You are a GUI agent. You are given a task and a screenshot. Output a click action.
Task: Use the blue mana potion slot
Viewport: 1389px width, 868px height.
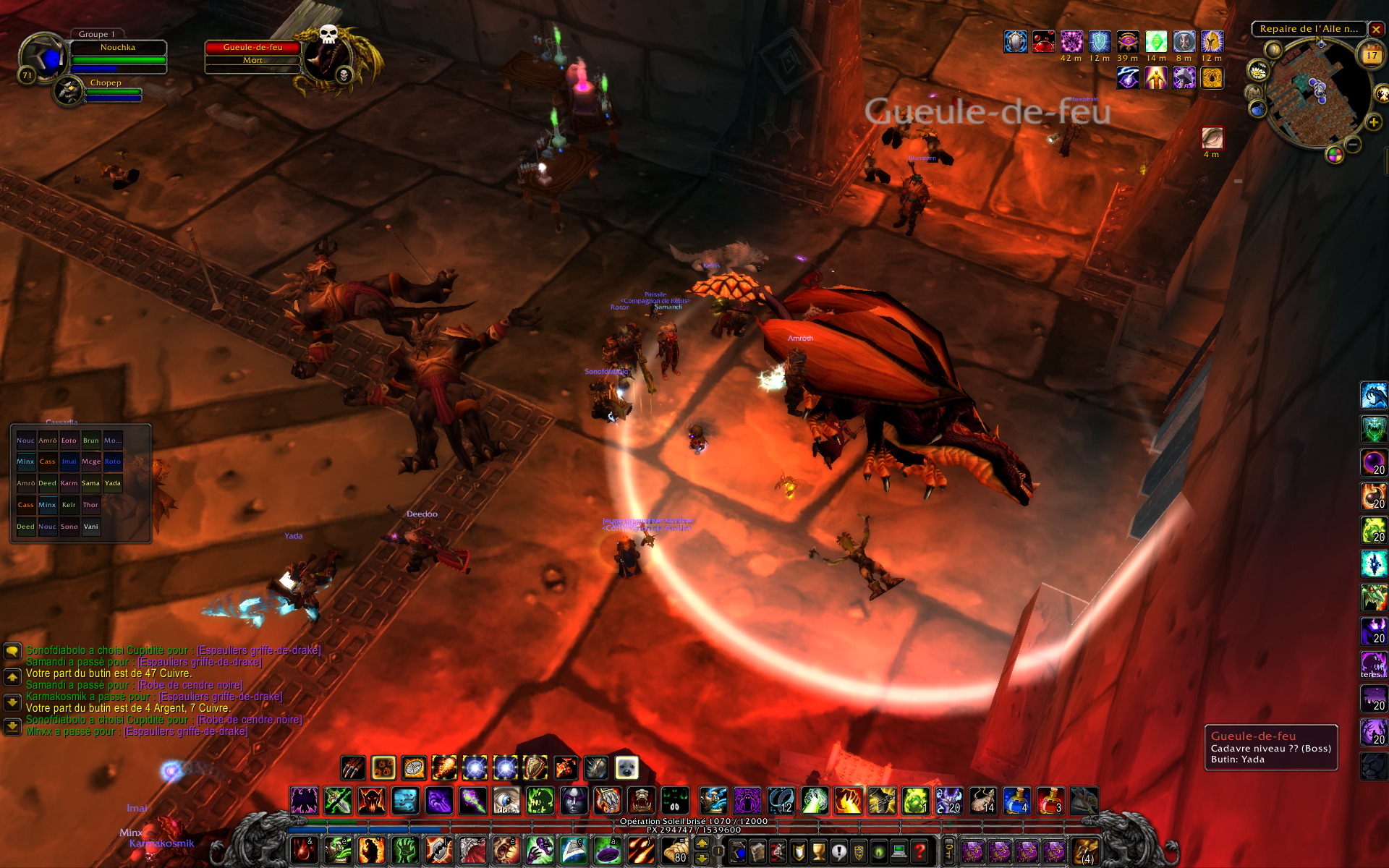click(x=1017, y=801)
